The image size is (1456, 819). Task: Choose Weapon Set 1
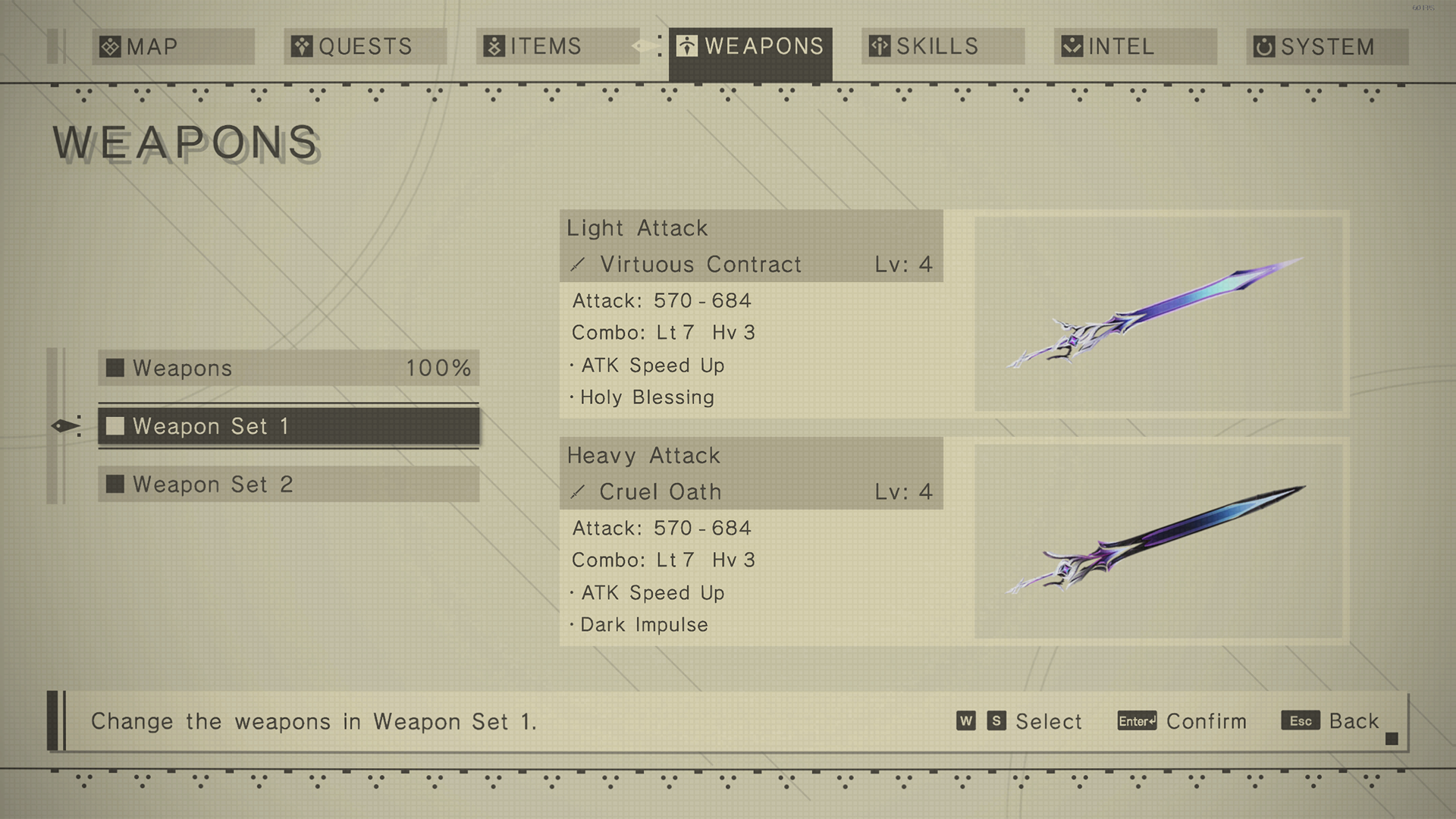(288, 426)
